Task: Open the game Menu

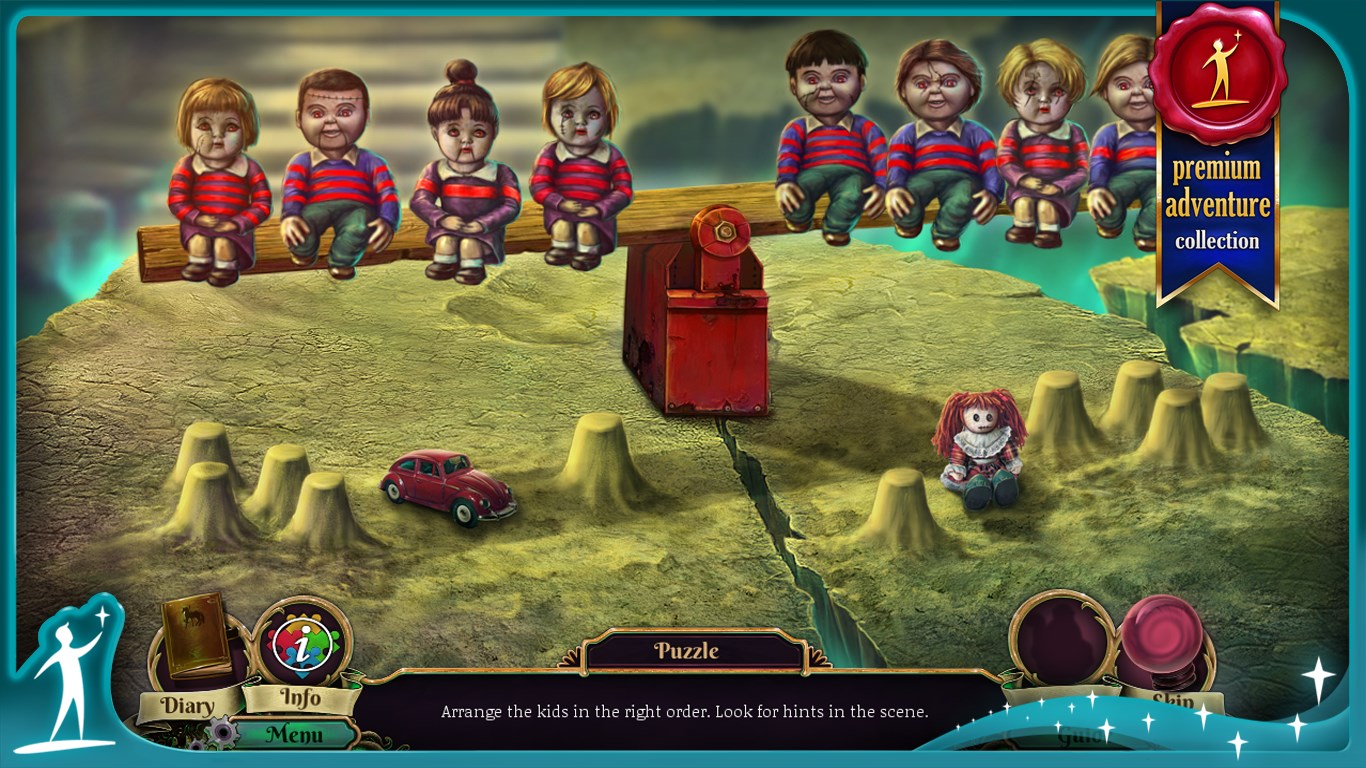Action: point(295,735)
